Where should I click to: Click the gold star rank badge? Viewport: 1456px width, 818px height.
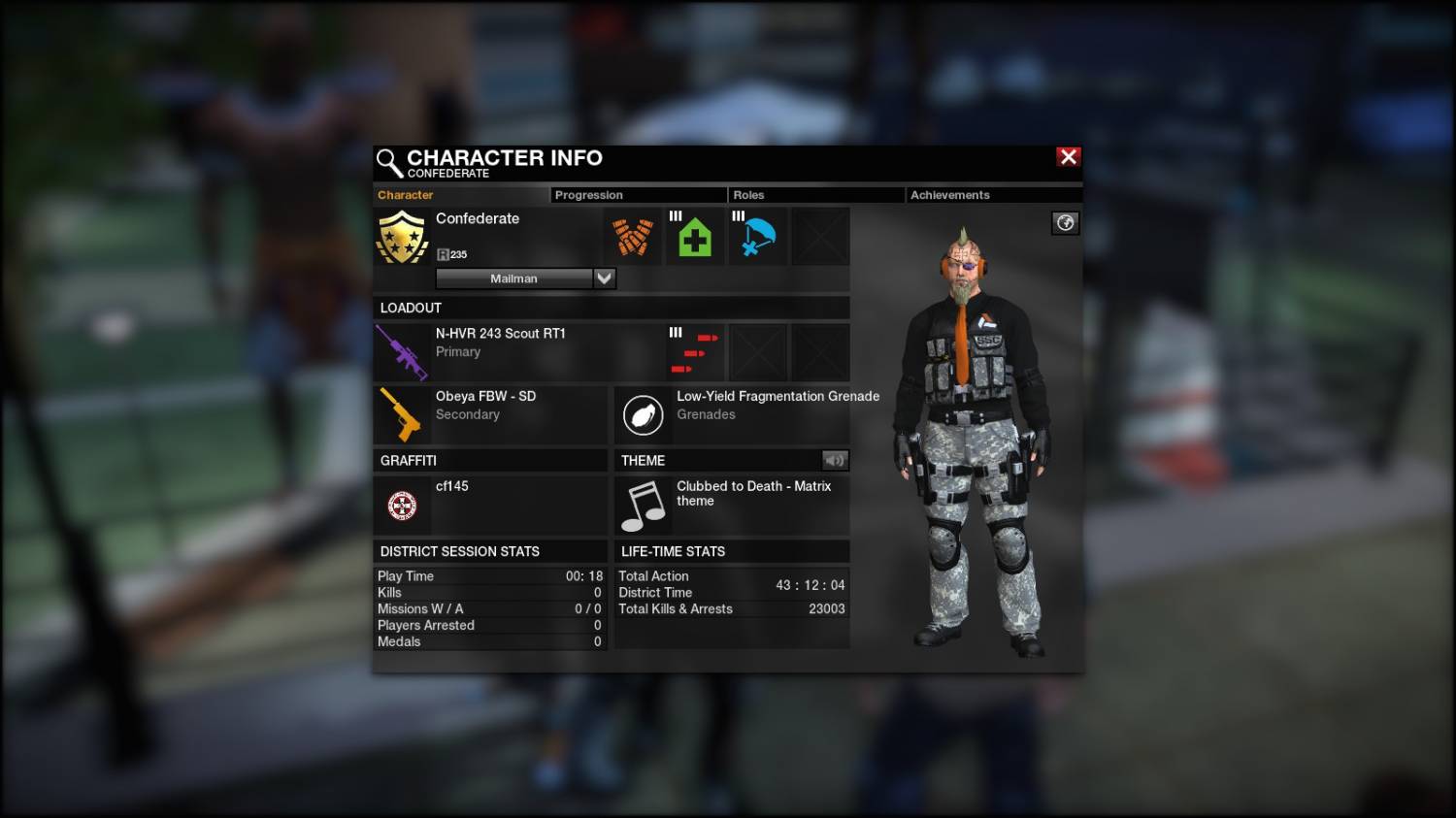click(402, 237)
